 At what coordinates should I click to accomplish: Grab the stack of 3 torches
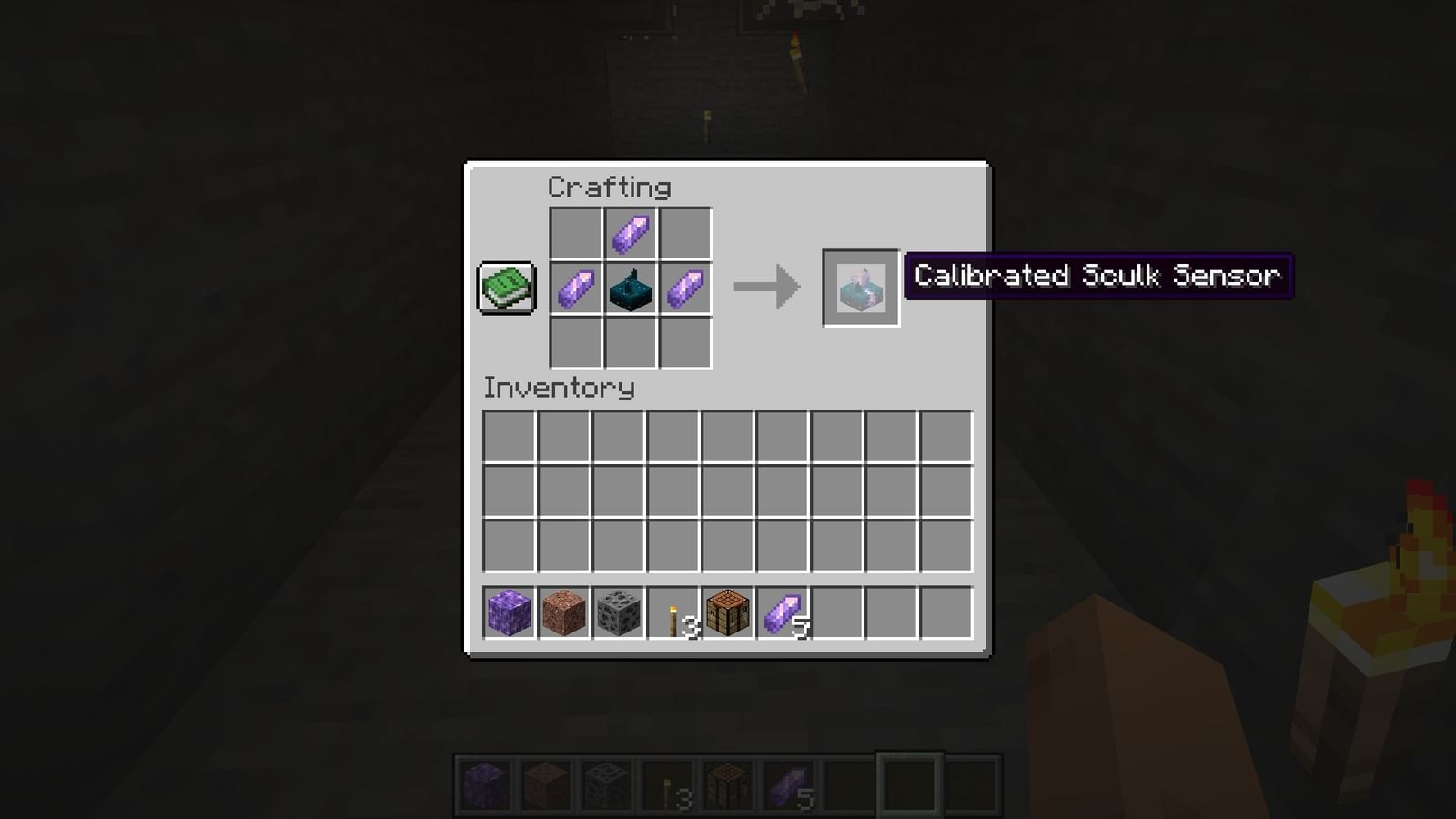click(671, 615)
